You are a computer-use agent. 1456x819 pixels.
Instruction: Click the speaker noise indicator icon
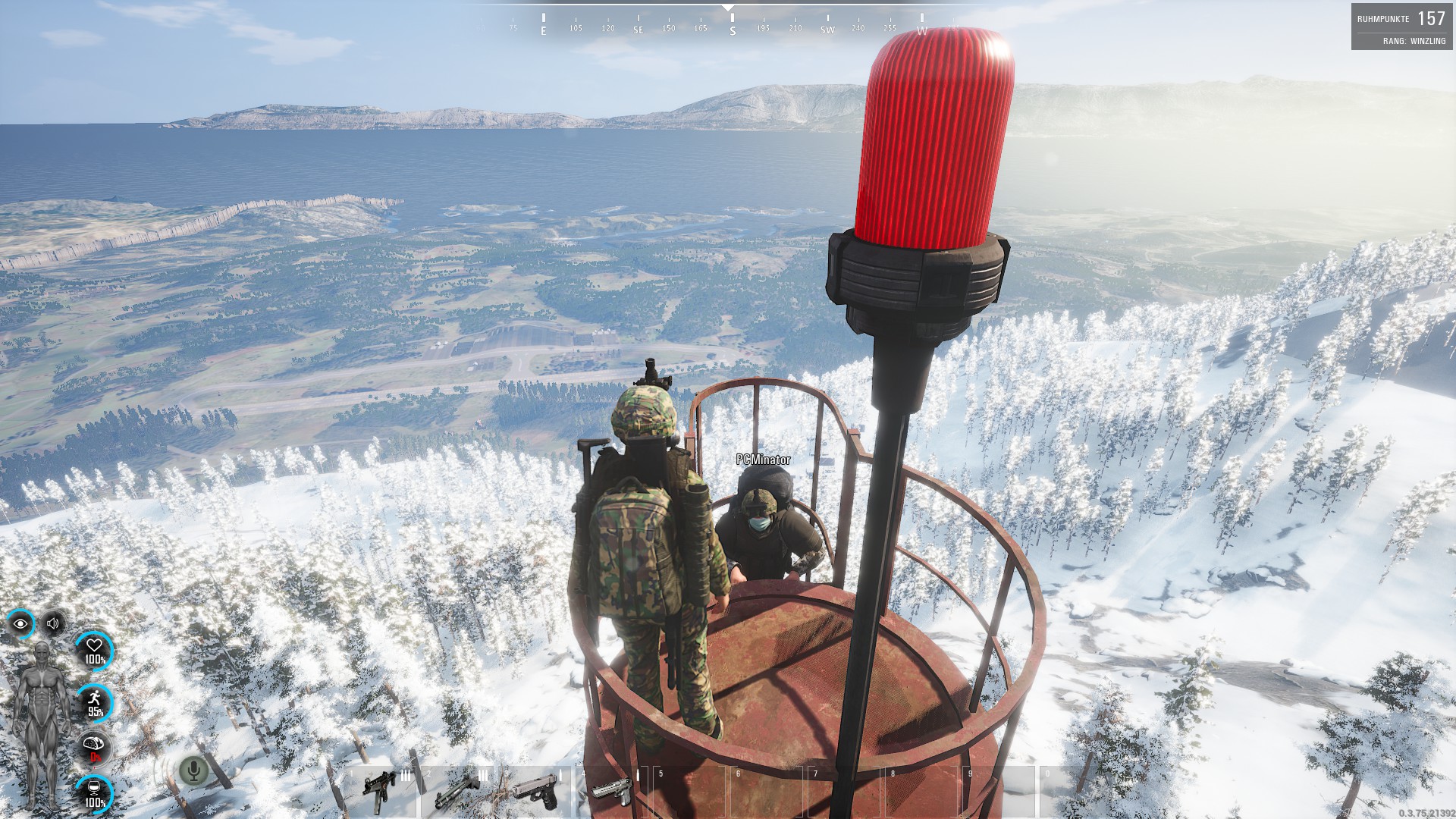[53, 624]
